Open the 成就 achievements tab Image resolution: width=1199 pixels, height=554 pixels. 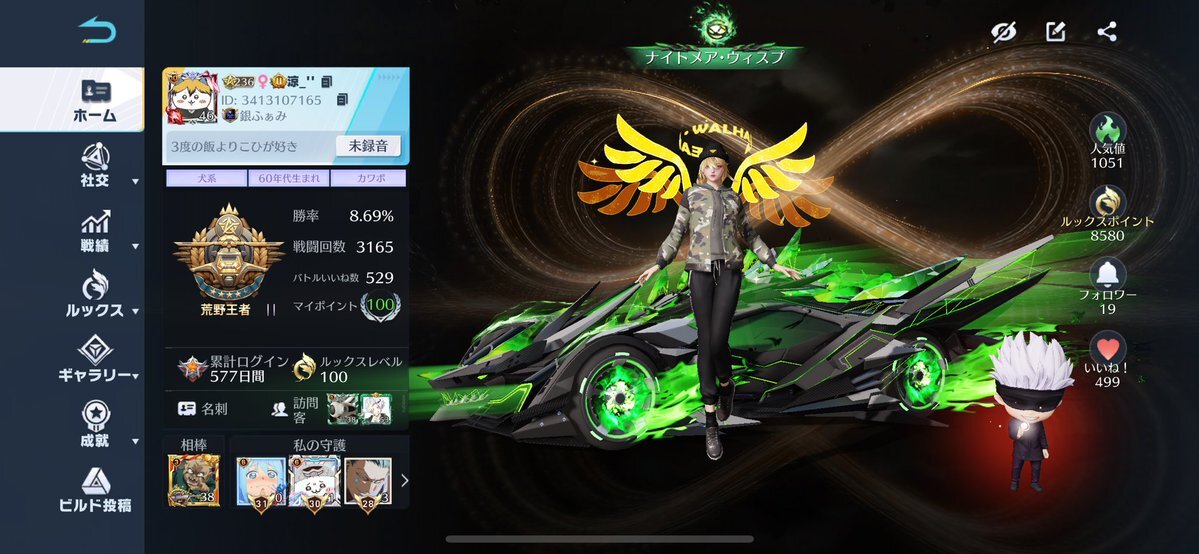tap(95, 427)
